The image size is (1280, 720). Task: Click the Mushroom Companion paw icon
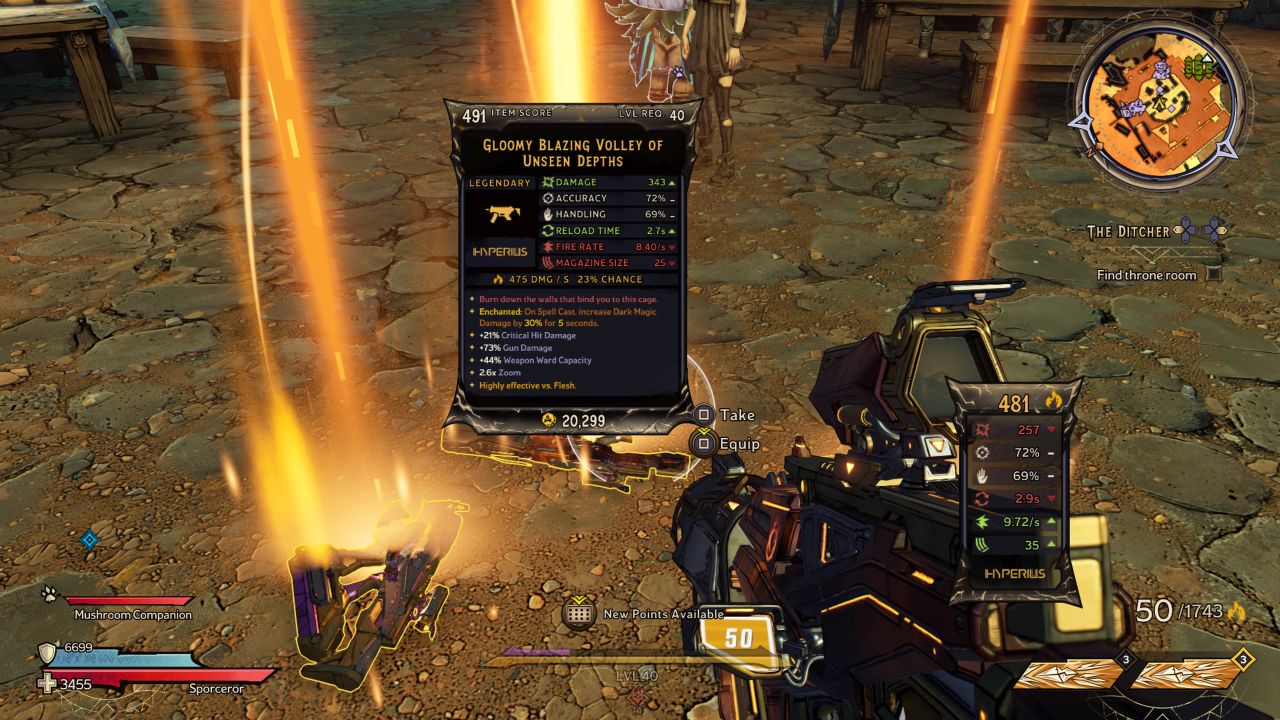49,594
